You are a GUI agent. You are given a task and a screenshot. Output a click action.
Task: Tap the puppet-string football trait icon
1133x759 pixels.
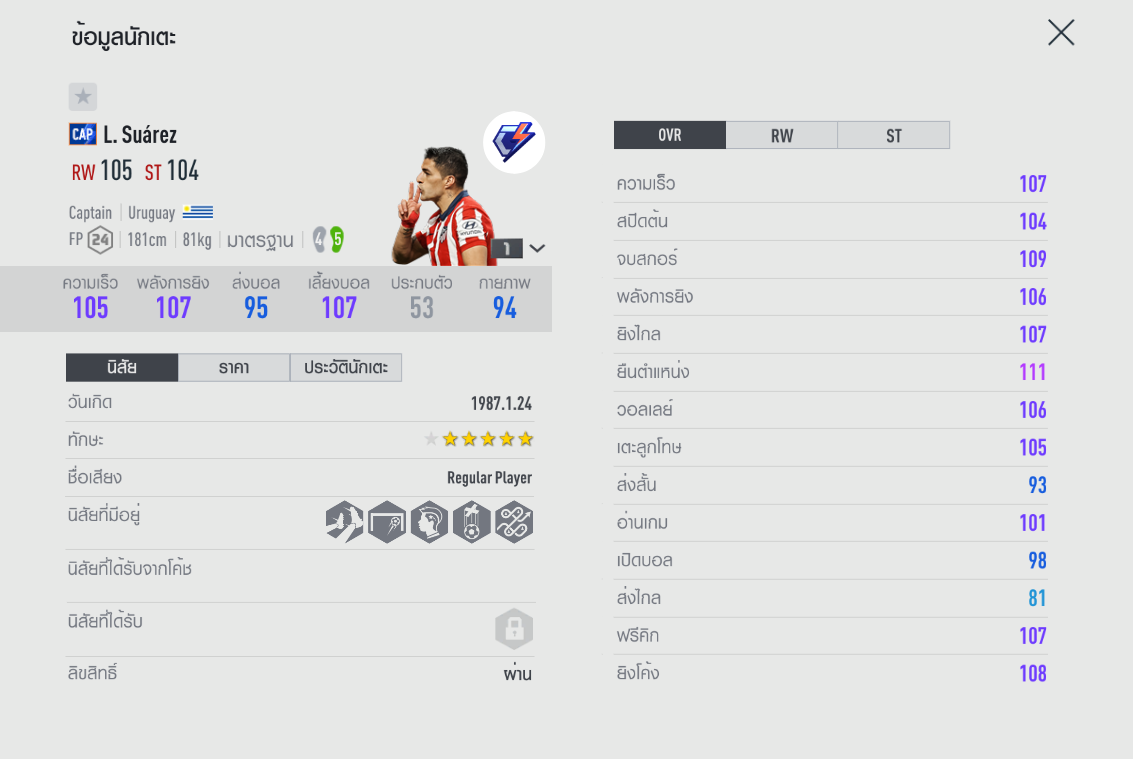(471, 522)
